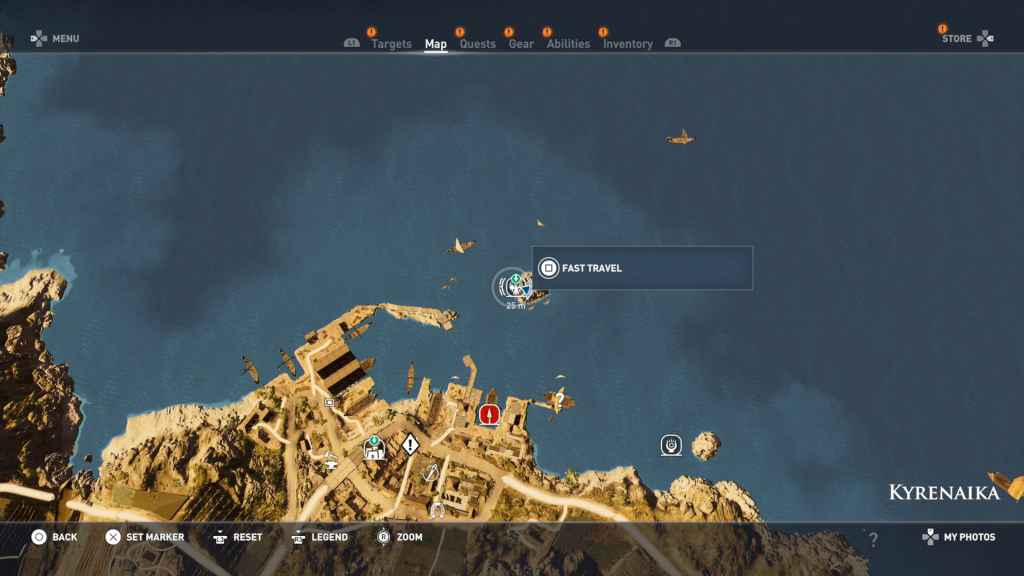
Task: Select the red spearhead location marker
Action: [489, 414]
